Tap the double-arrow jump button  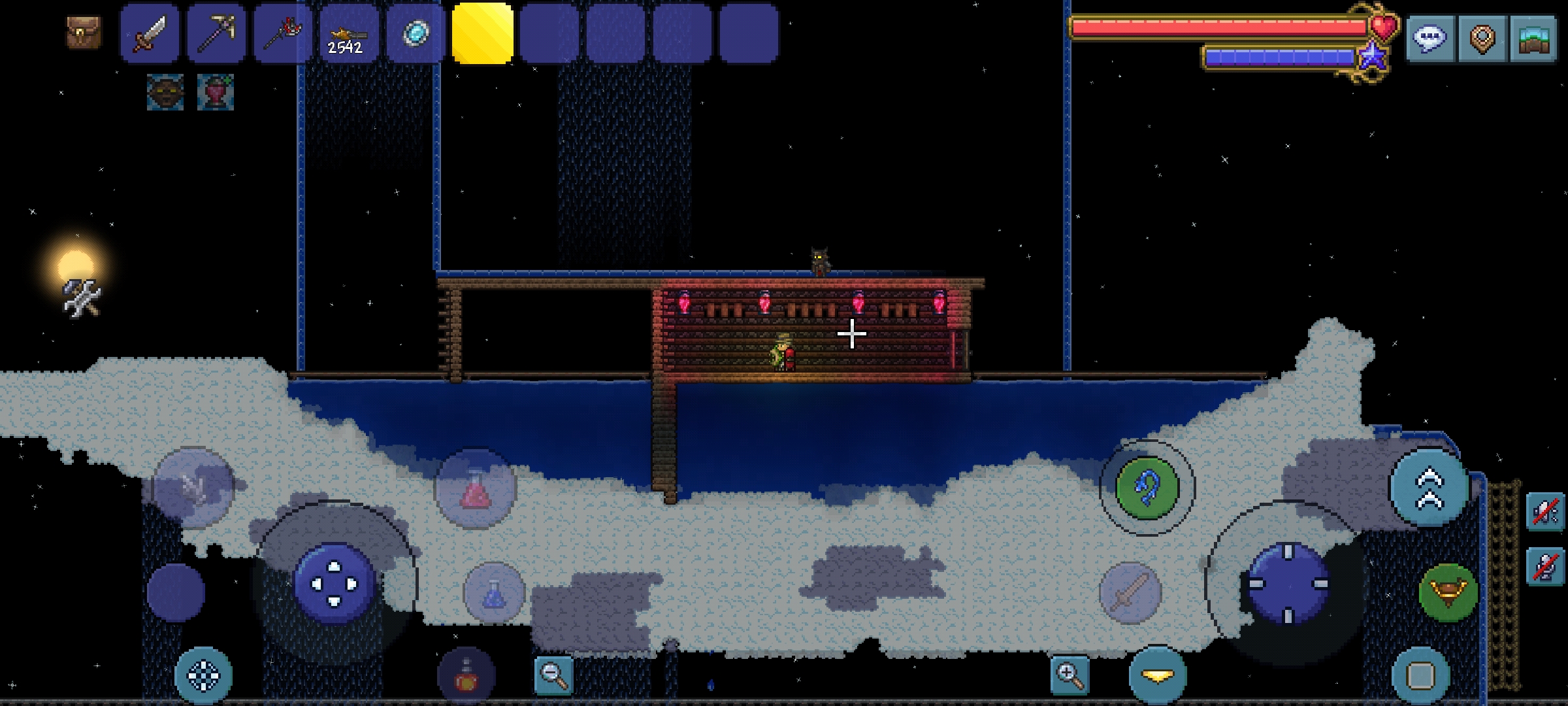(1429, 488)
